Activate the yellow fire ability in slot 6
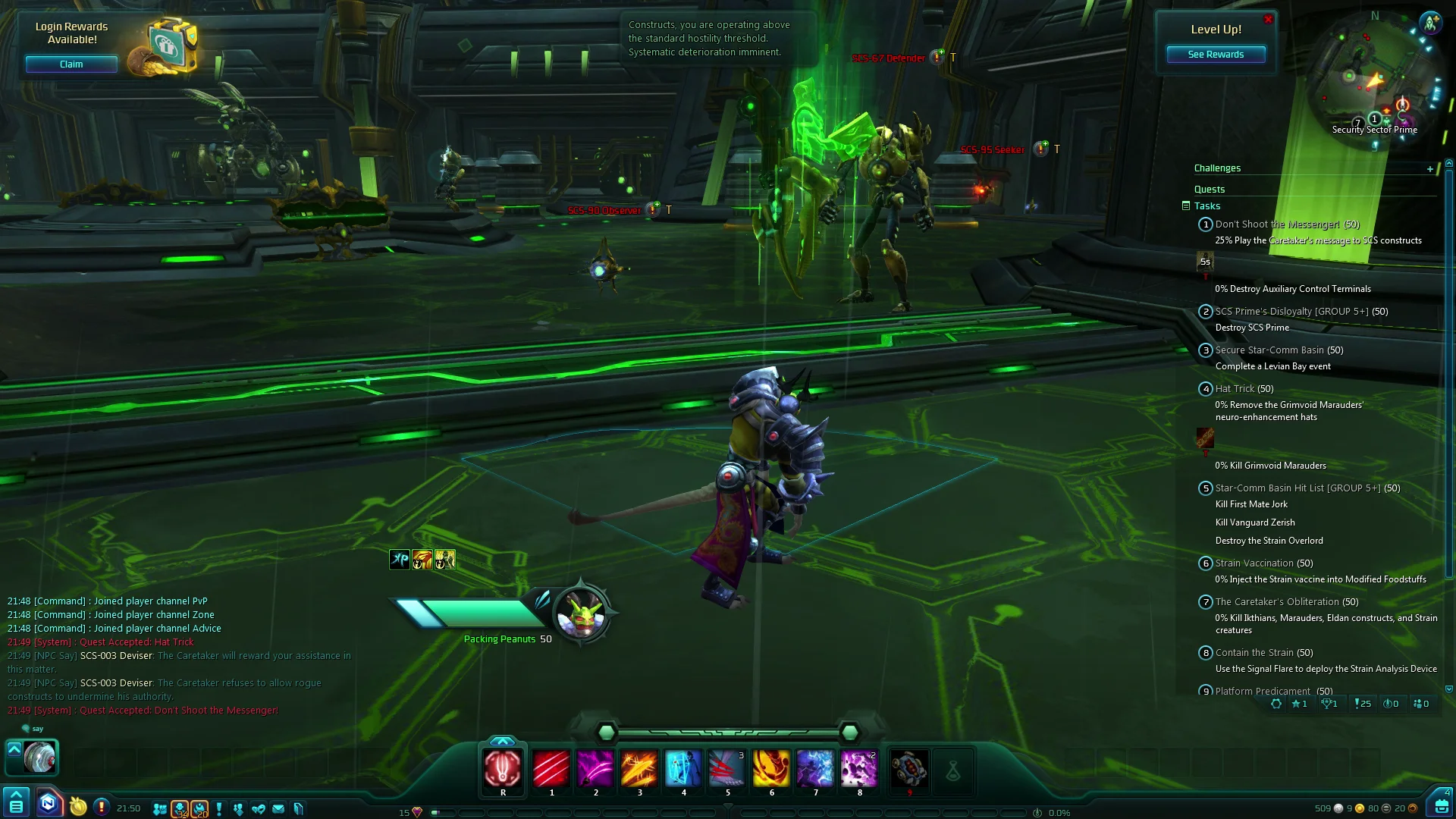 pos(771,768)
